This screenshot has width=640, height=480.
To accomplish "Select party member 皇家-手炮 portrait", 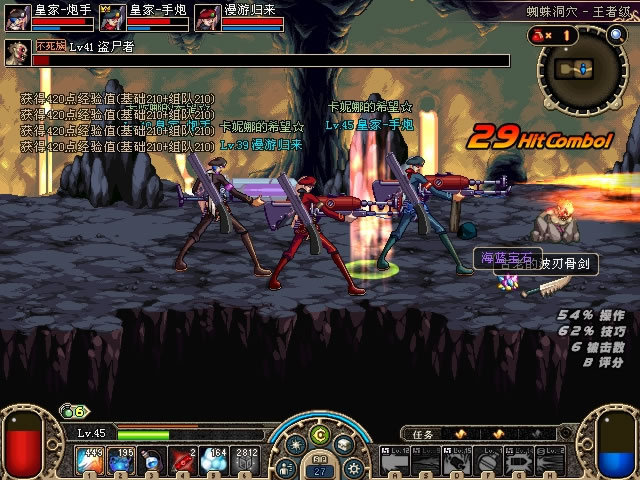I will pyautogui.click(x=113, y=17).
